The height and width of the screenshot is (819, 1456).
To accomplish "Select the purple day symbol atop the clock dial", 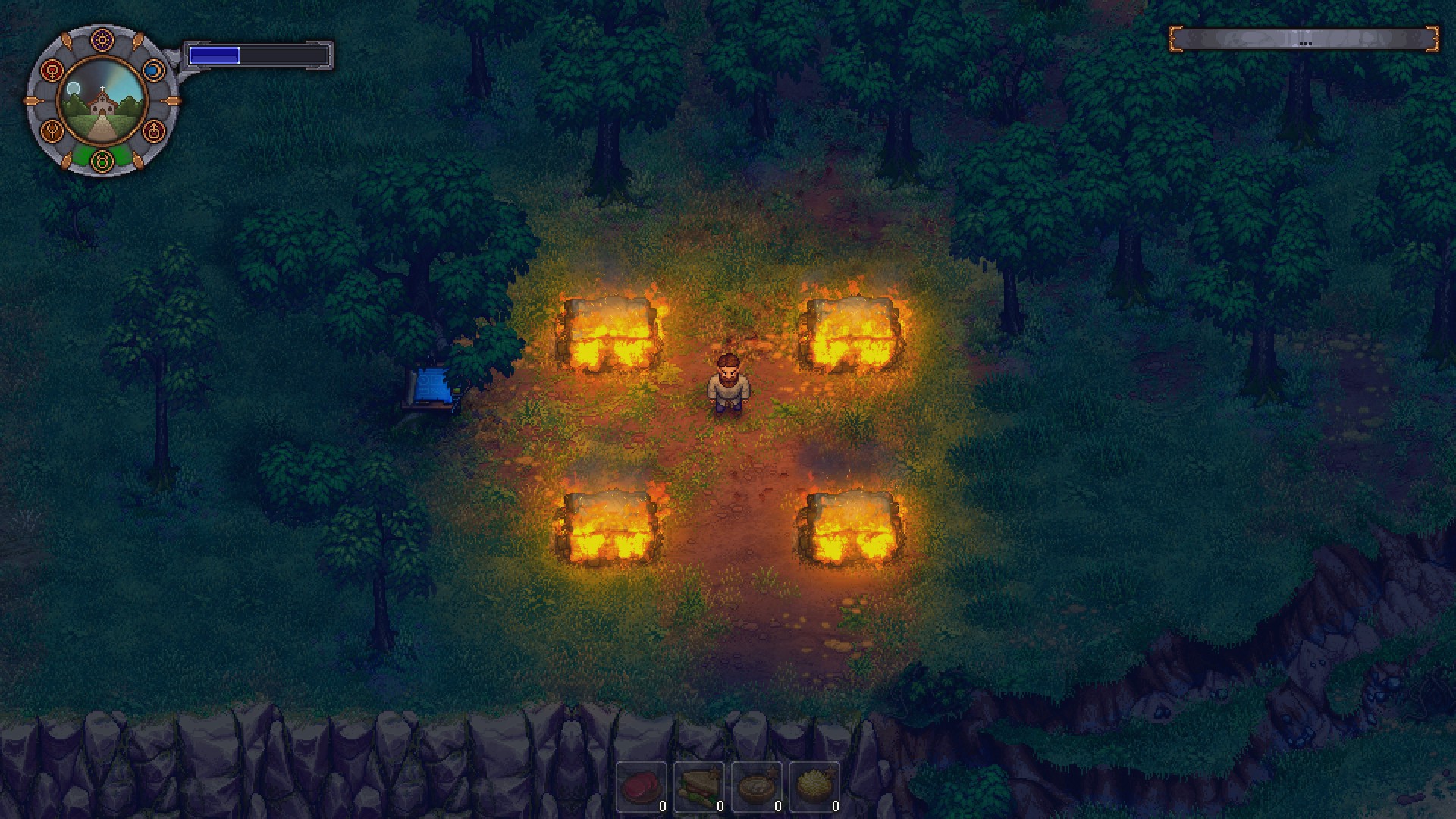I will point(102,40).
